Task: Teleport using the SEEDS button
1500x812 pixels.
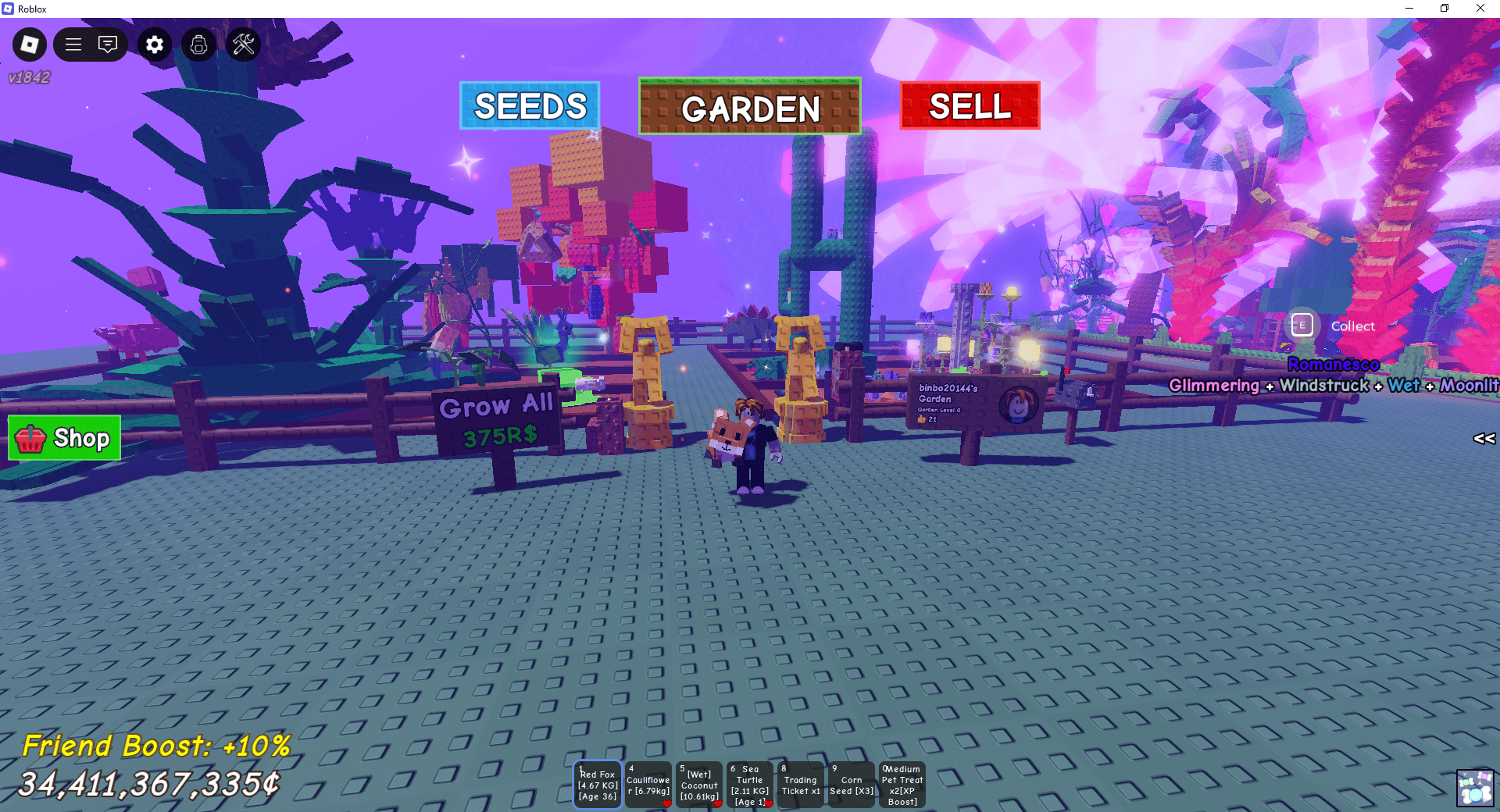Action: point(530,105)
